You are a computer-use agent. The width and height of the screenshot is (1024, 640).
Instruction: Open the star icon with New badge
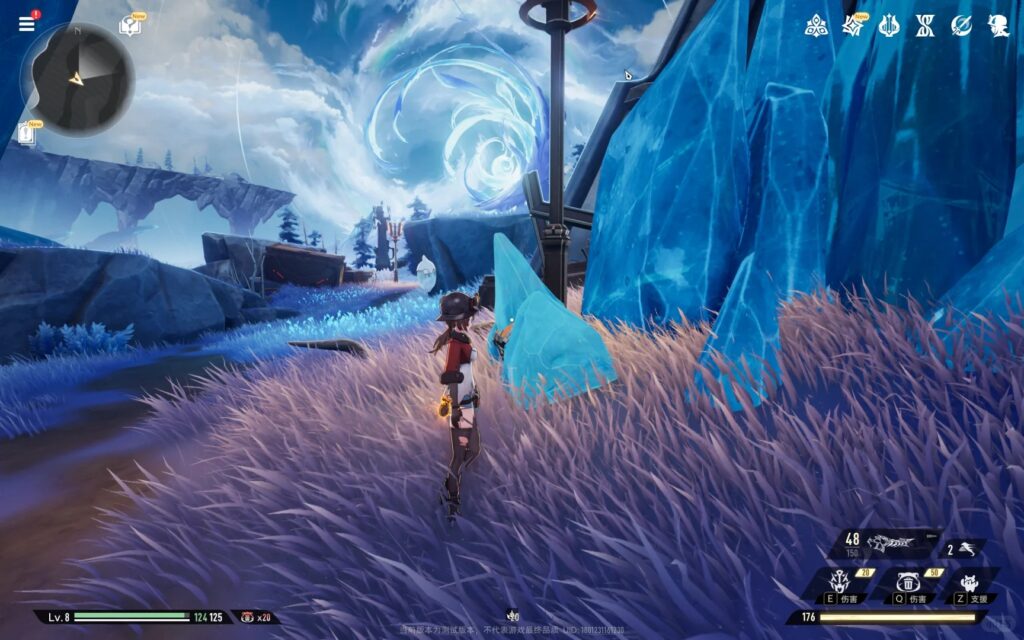point(853,26)
